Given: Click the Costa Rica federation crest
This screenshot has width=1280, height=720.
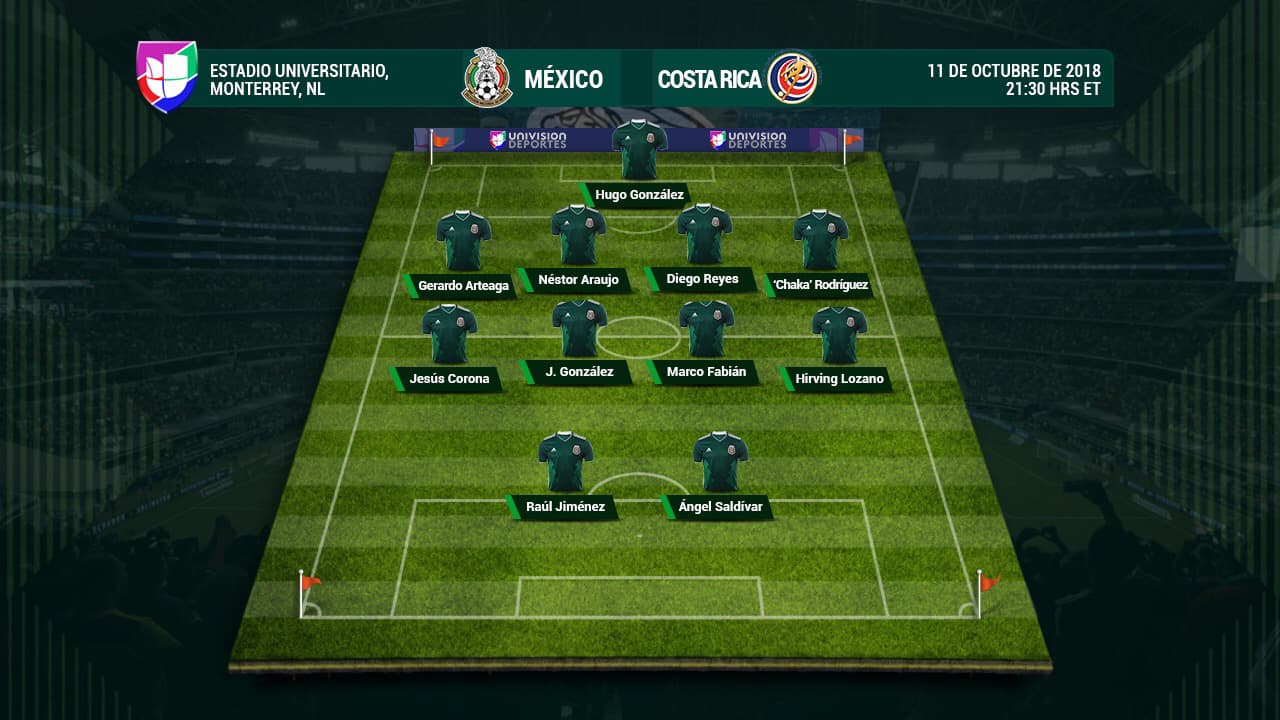Looking at the screenshot, I should (792, 78).
